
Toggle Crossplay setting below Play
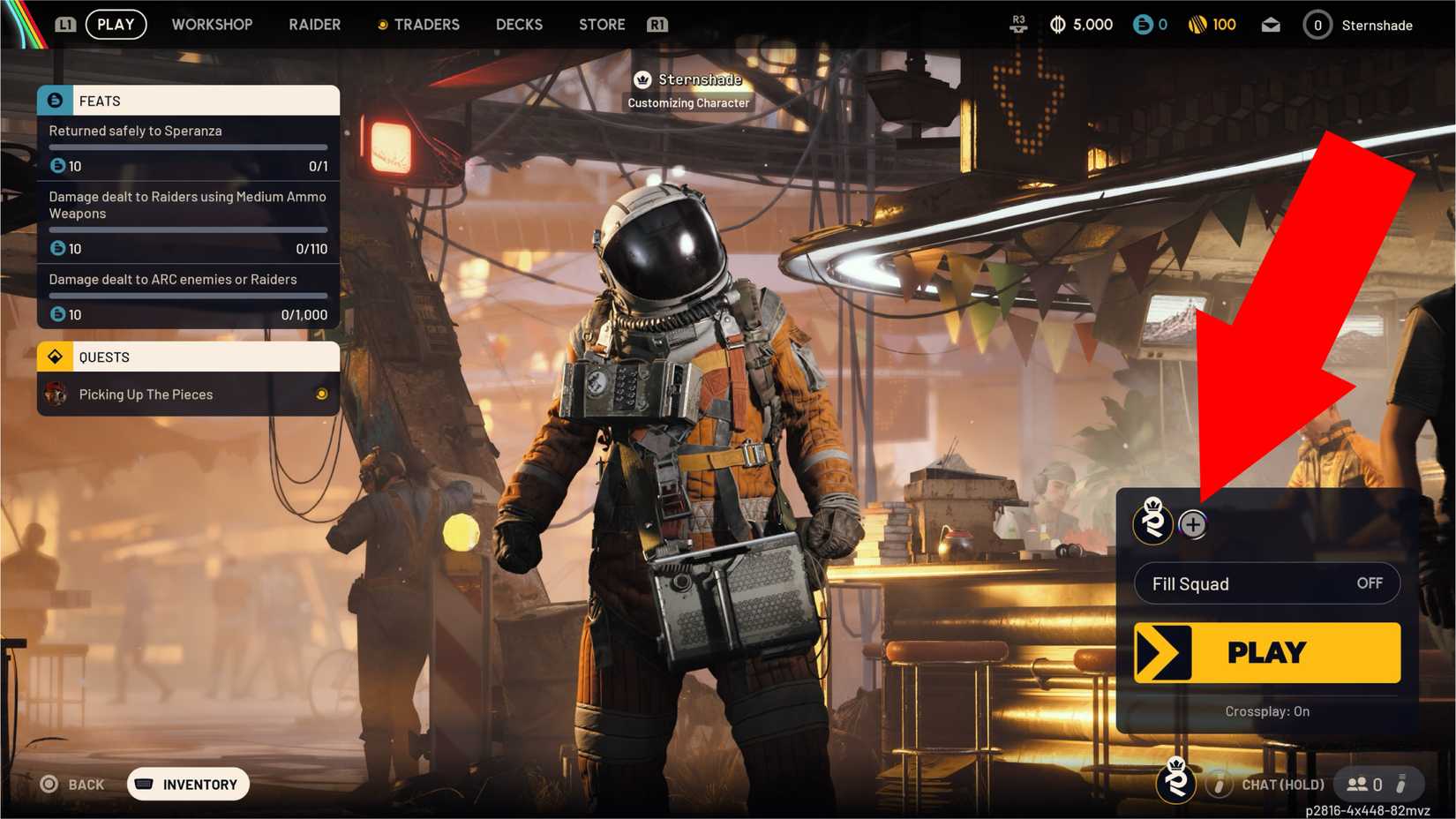(x=1266, y=711)
